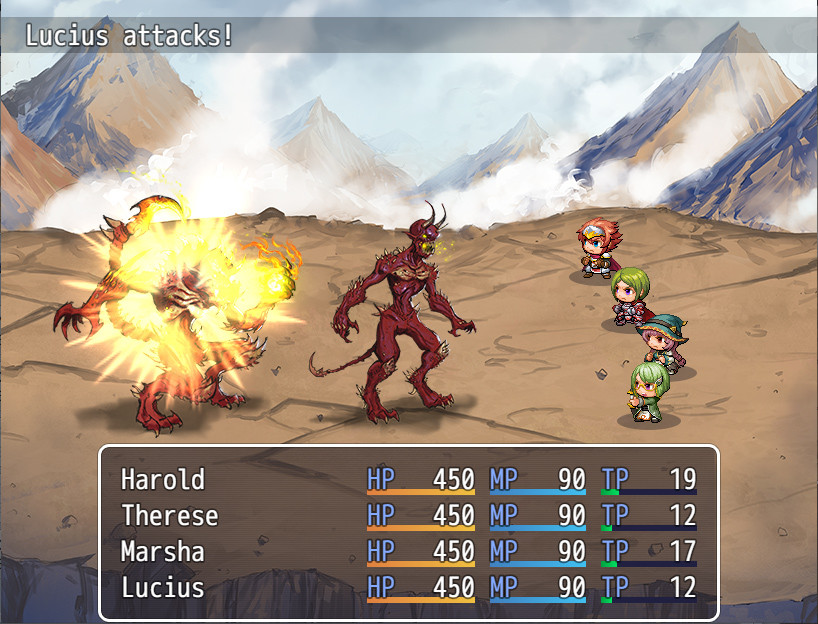The width and height of the screenshot is (818, 624).
Task: Choose Therese in the party status window
Action: [169, 516]
